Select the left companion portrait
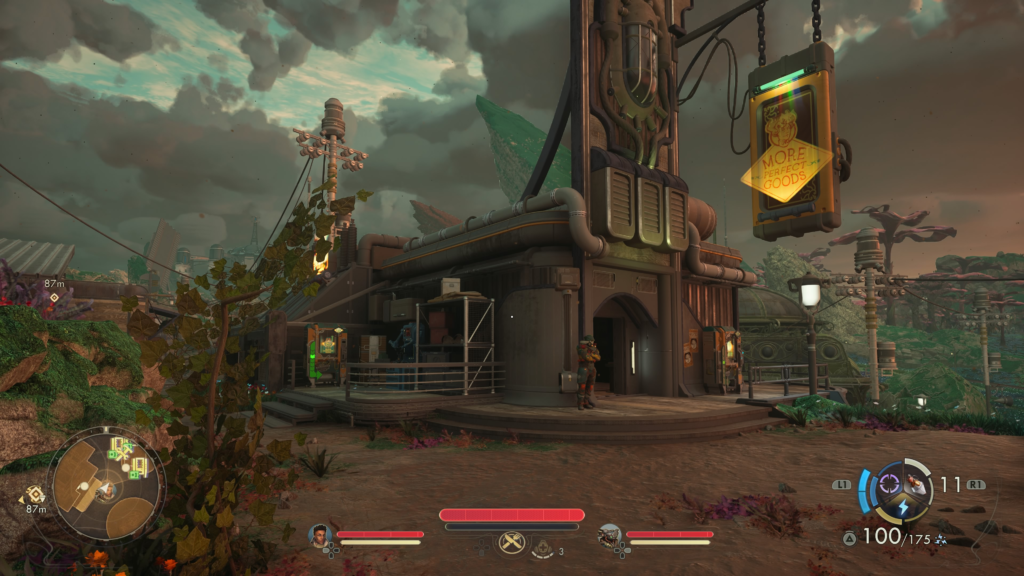 tap(320, 534)
